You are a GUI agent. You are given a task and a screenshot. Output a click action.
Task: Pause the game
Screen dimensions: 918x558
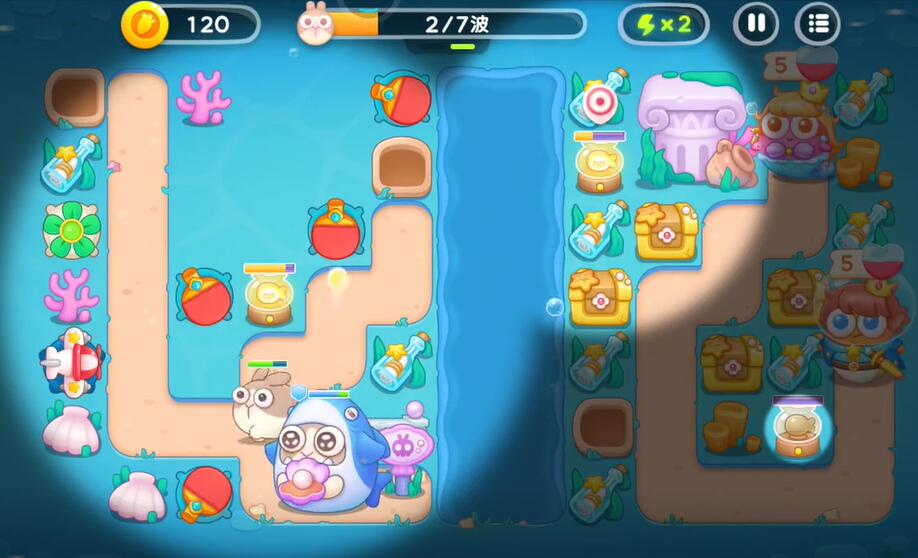(x=756, y=24)
